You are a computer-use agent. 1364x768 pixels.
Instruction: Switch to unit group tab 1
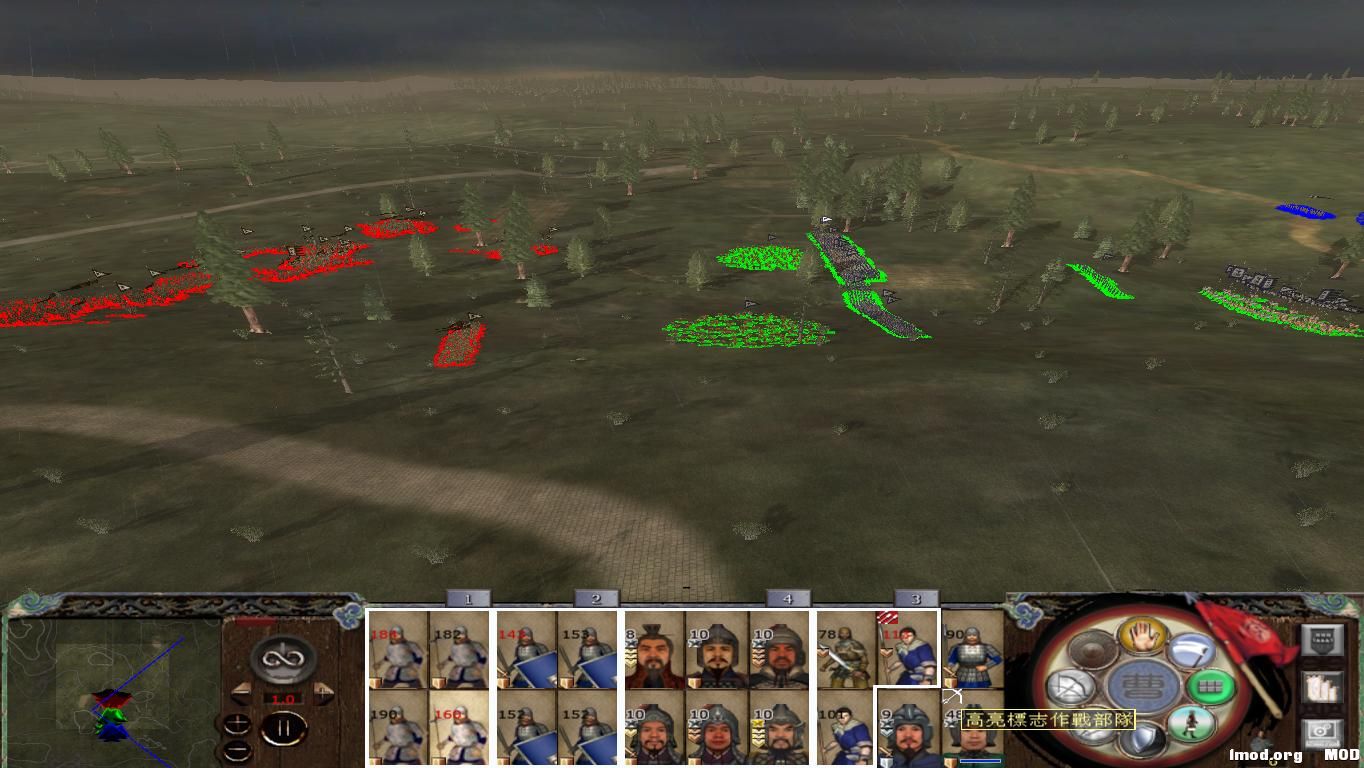coord(469,599)
